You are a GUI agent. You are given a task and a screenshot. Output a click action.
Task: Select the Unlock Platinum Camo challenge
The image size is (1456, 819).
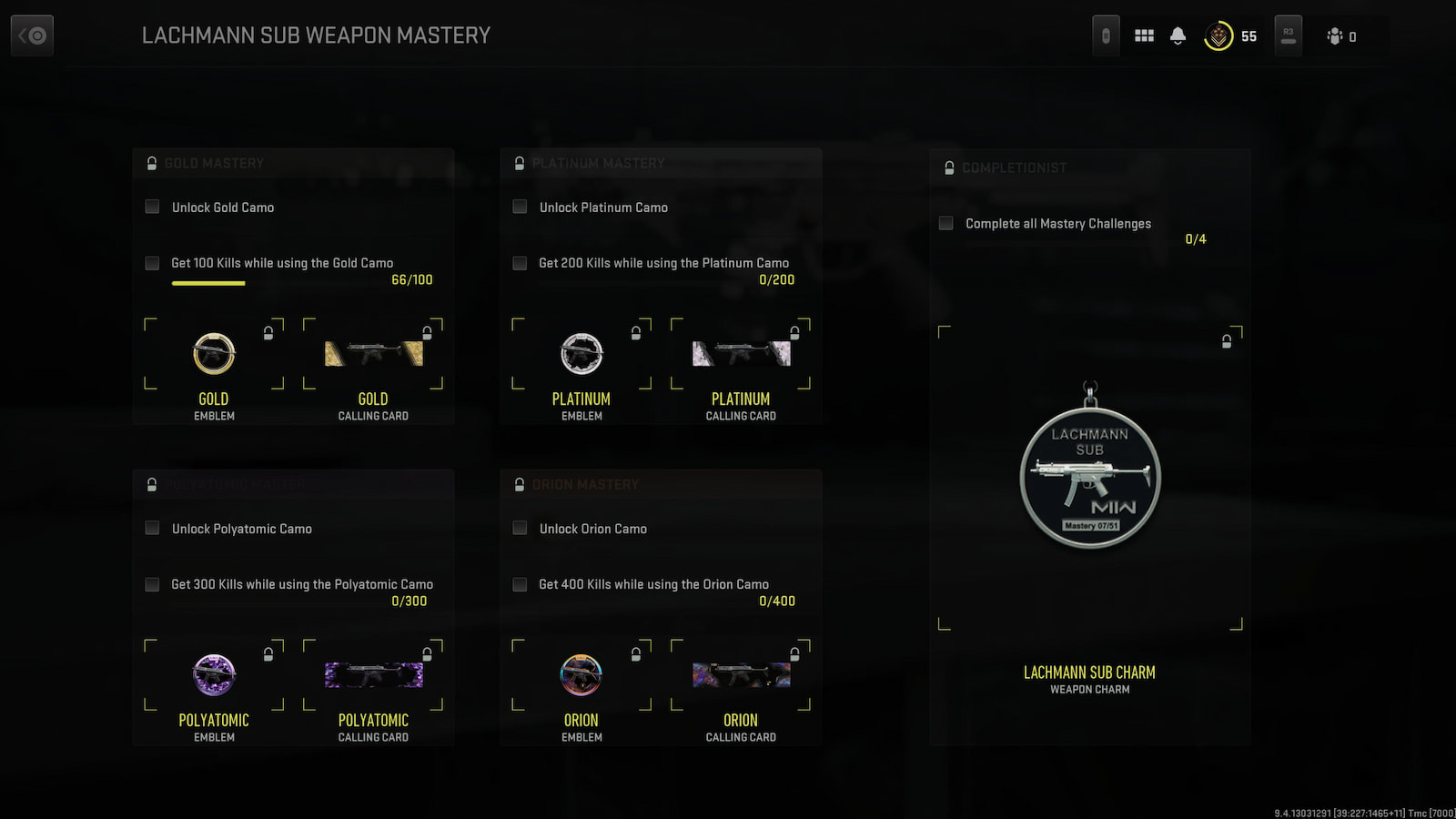pos(603,207)
